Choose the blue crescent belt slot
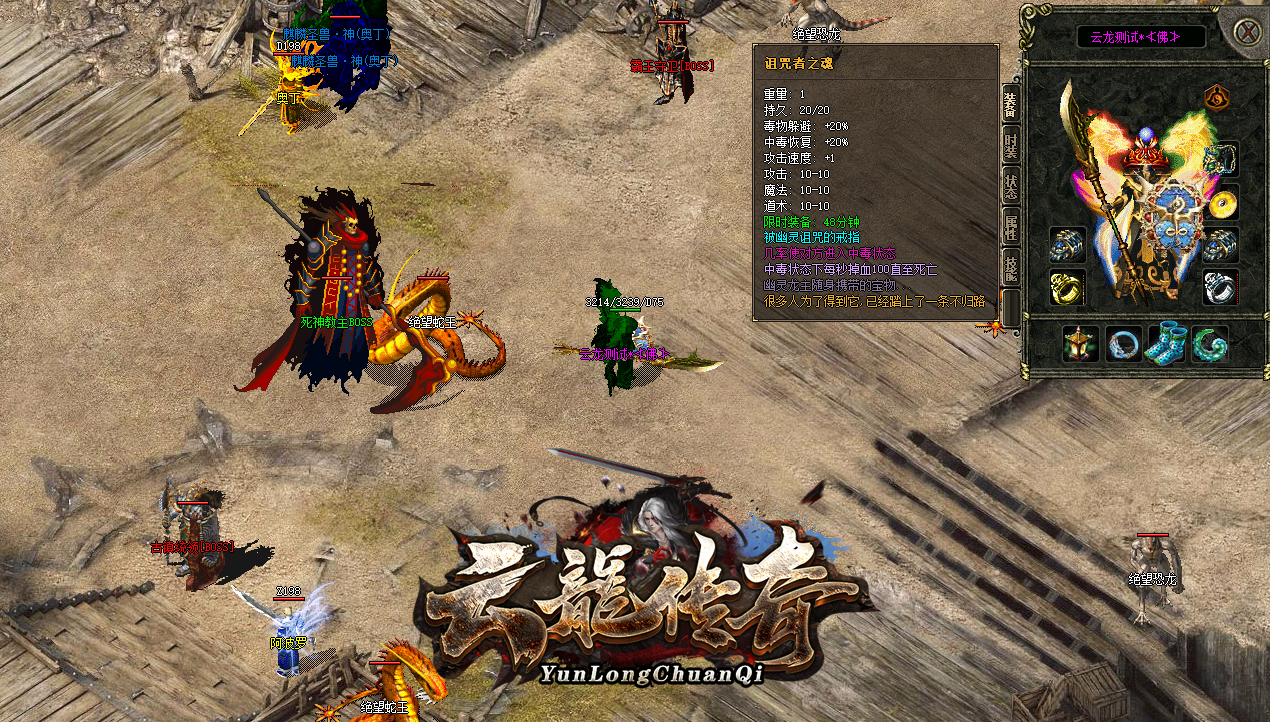This screenshot has width=1270, height=722. 1124,344
